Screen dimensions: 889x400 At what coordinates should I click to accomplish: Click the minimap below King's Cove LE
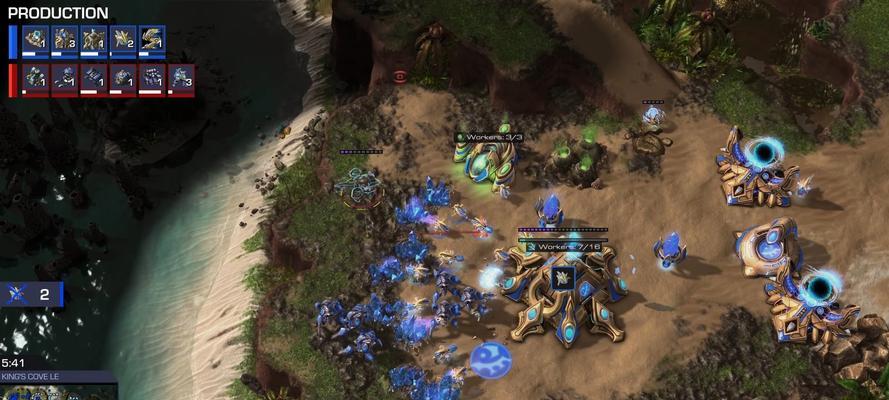pyautogui.click(x=58, y=392)
